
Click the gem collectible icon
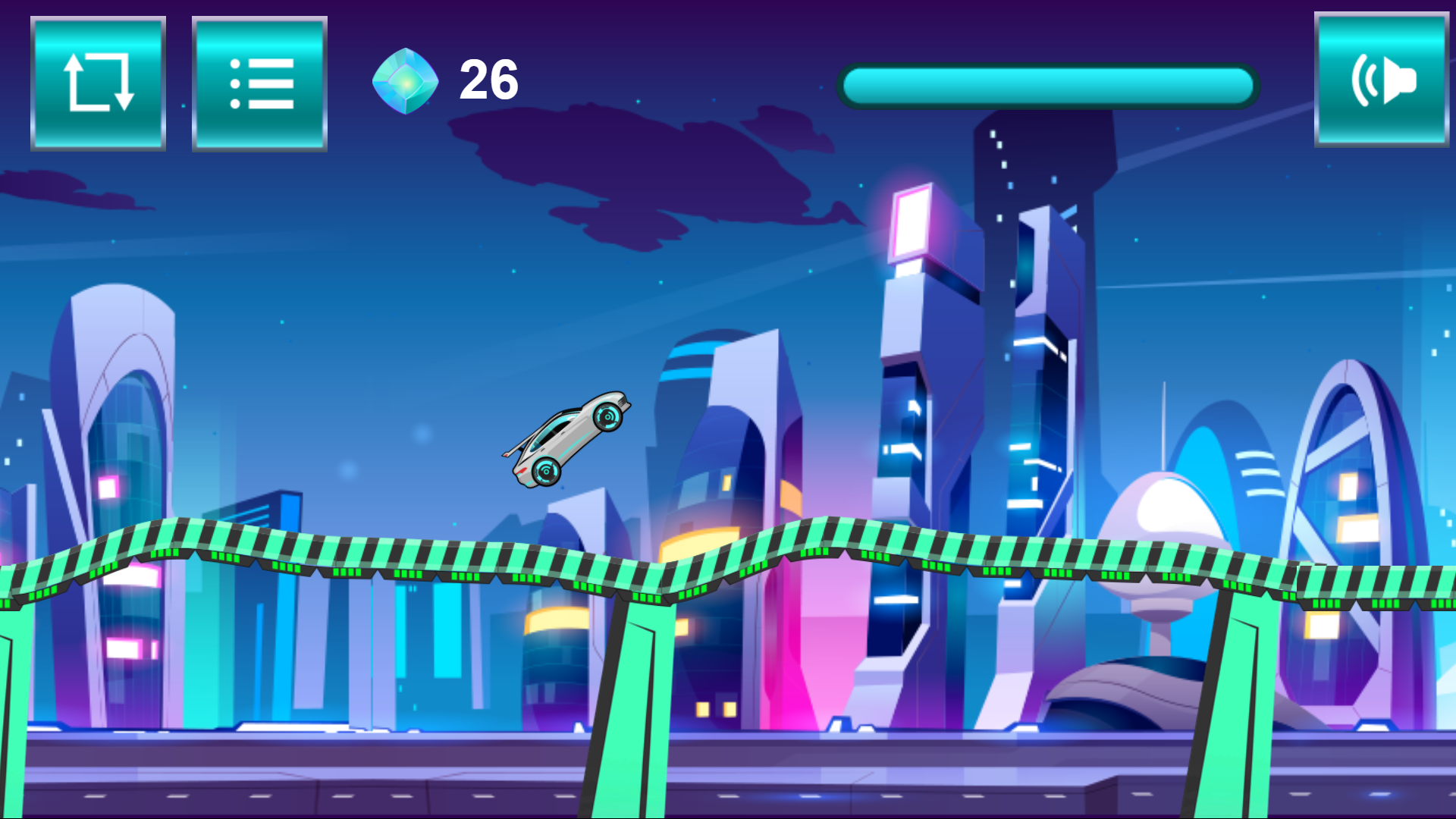click(x=407, y=80)
